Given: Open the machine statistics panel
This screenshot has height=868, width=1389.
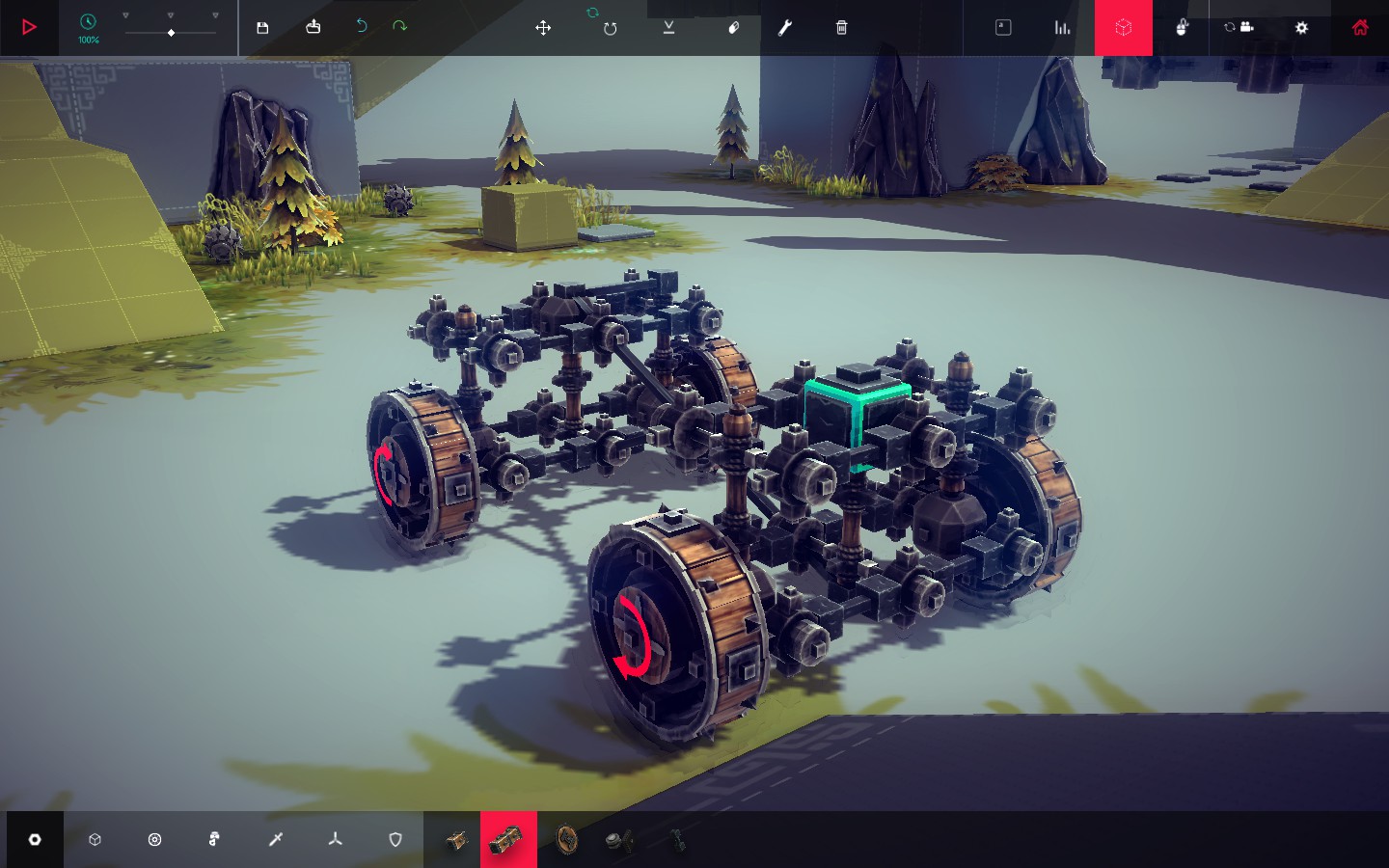Looking at the screenshot, I should pyautogui.click(x=1062, y=28).
